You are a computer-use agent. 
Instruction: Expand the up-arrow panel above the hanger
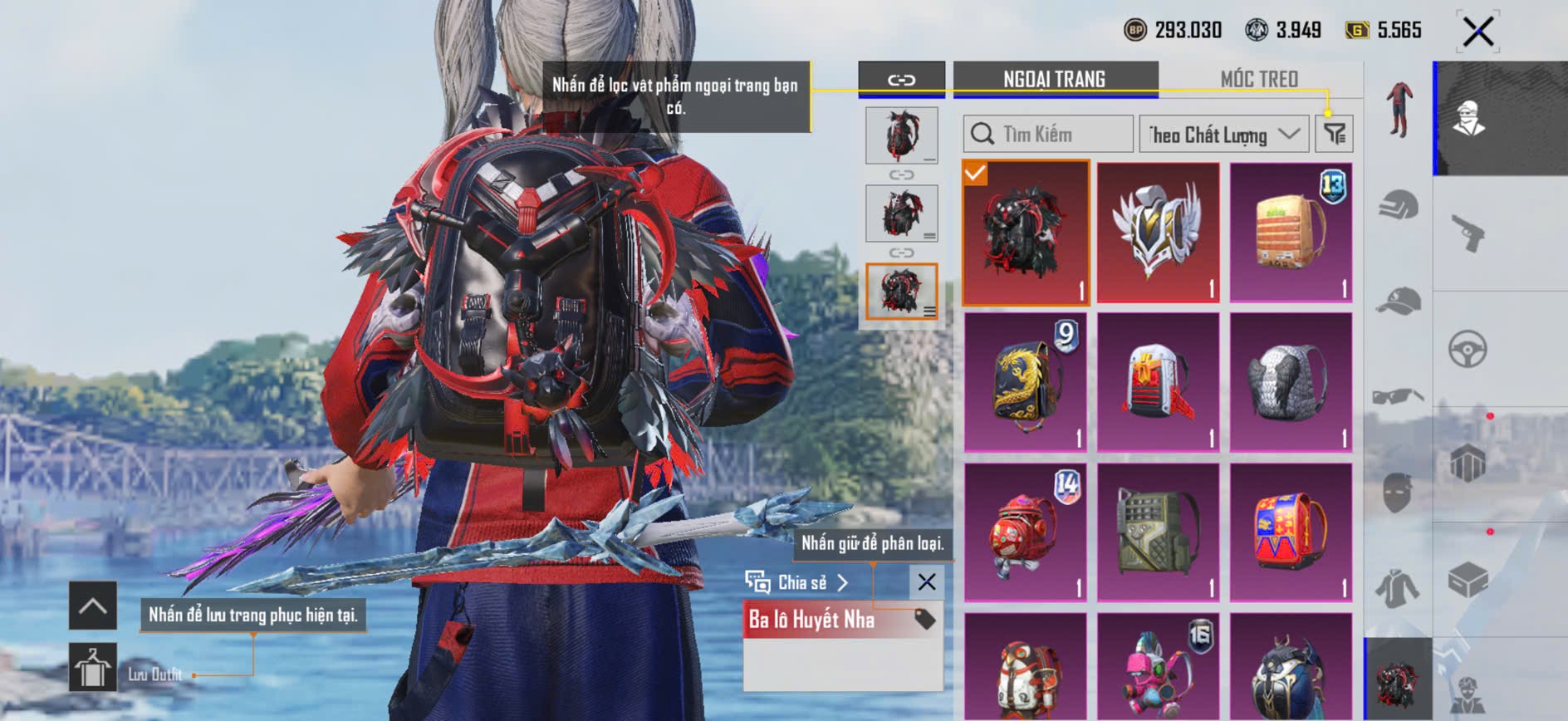coord(92,606)
